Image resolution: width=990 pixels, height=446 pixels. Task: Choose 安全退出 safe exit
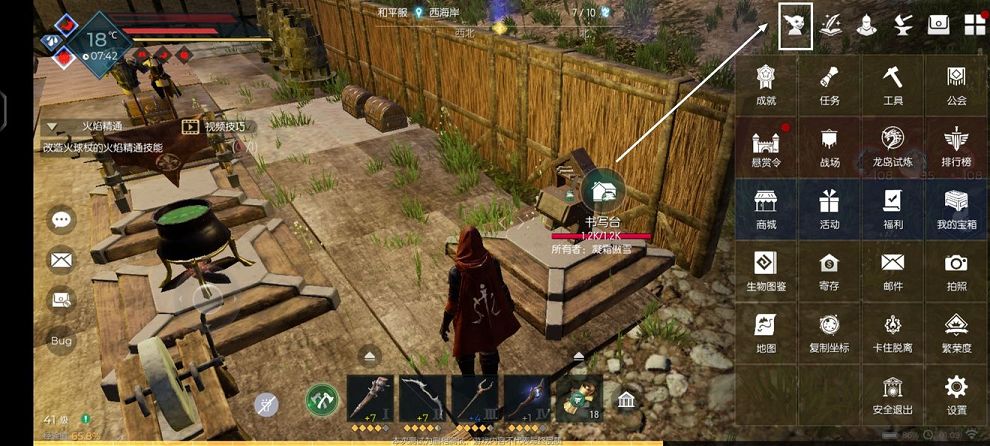click(x=893, y=393)
